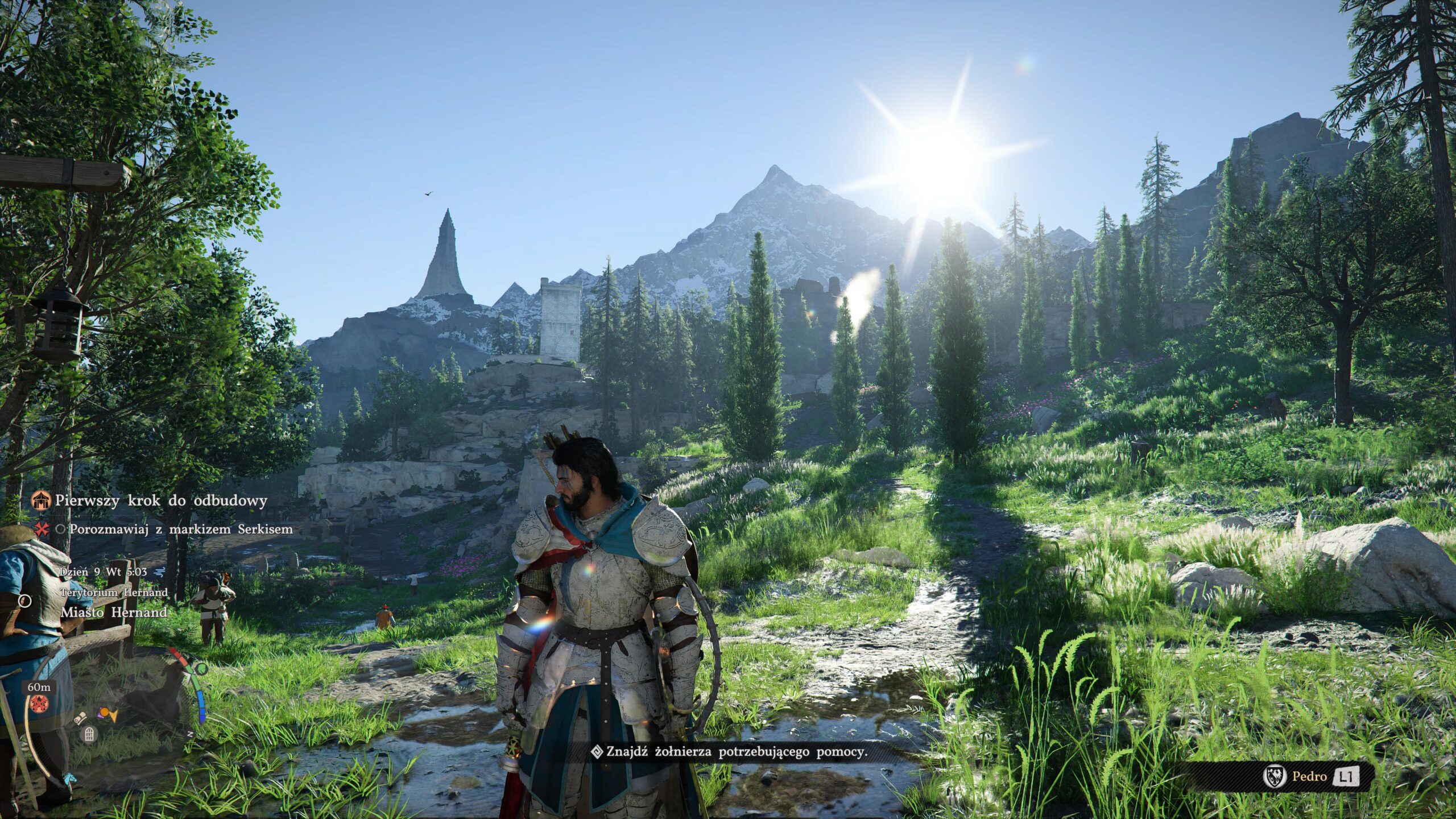
Task: Click the green fist marker on the minimap edge
Action: pyautogui.click(x=202, y=669)
